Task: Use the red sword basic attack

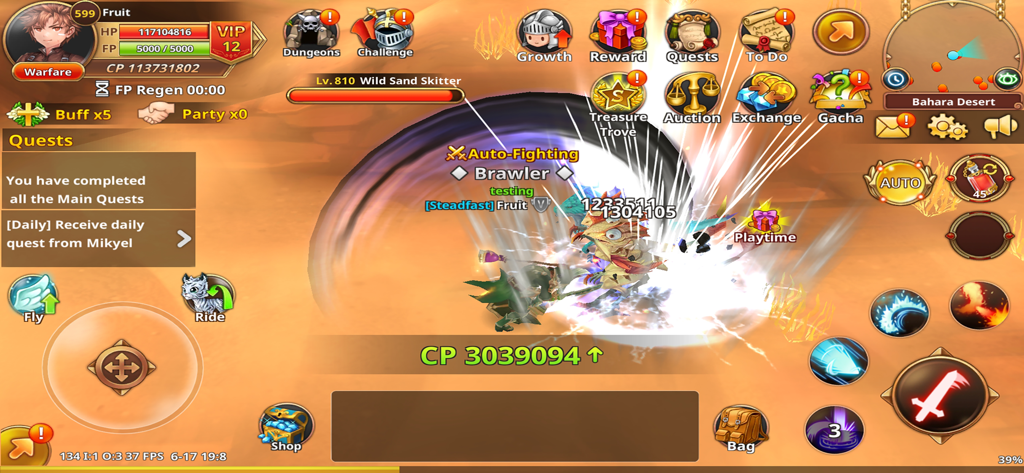Action: tap(939, 397)
